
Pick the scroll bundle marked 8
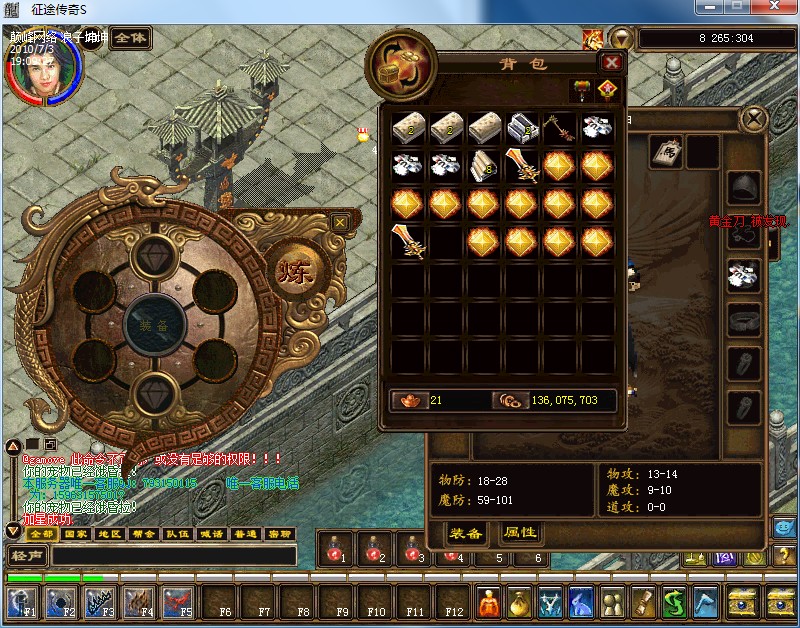[485, 166]
